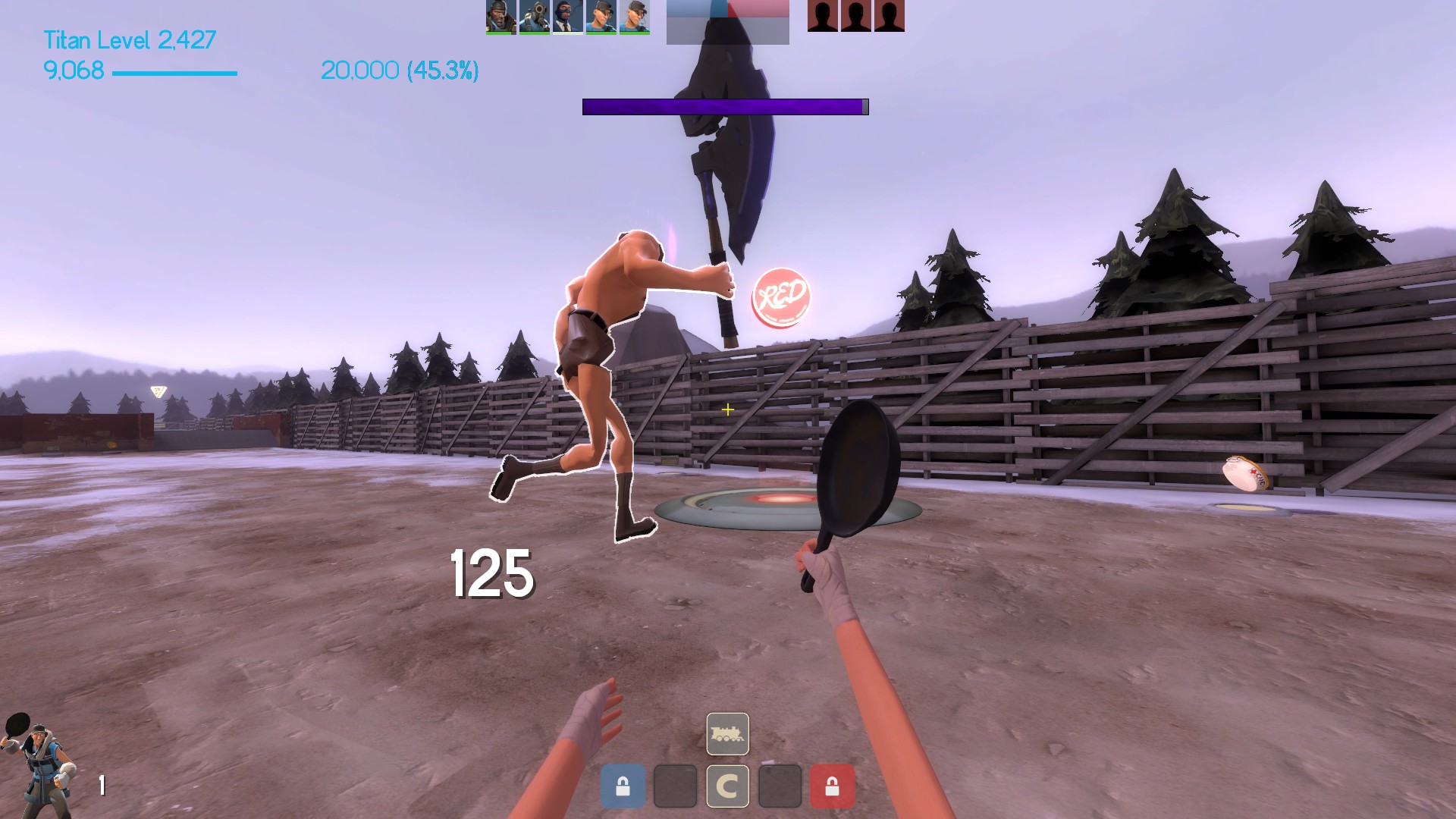This screenshot has height=819, width=1456.
Task: Select the center control point marked C
Action: click(x=727, y=786)
